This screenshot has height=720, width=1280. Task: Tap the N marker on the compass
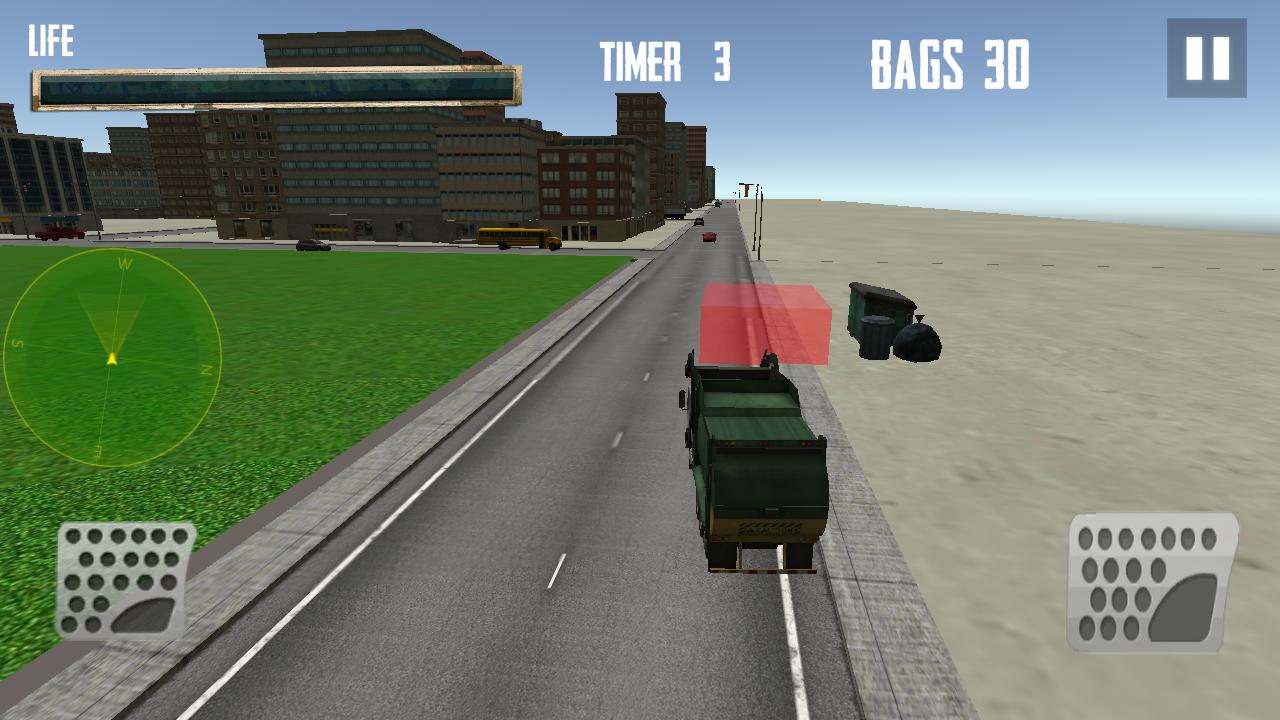tap(206, 371)
